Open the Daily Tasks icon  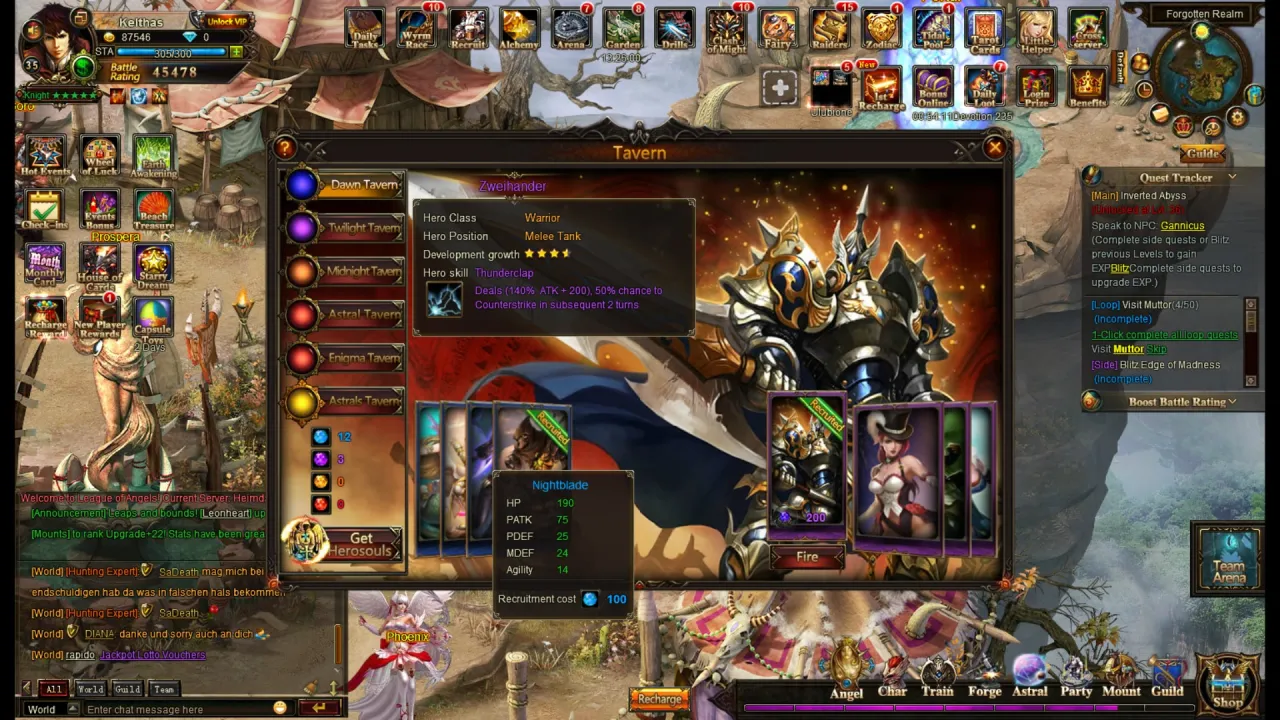tap(366, 29)
